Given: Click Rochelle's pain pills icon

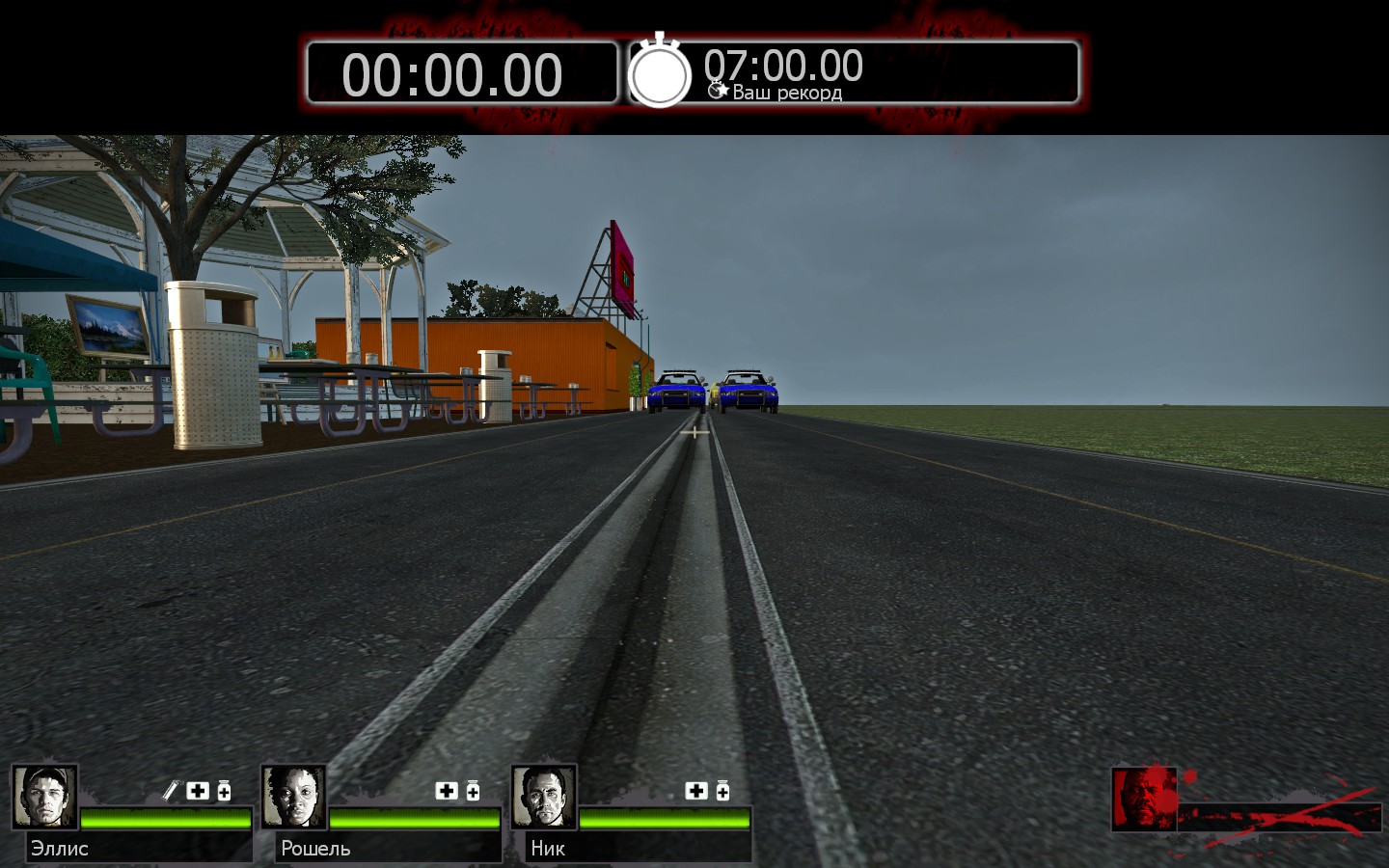Looking at the screenshot, I should [x=473, y=791].
